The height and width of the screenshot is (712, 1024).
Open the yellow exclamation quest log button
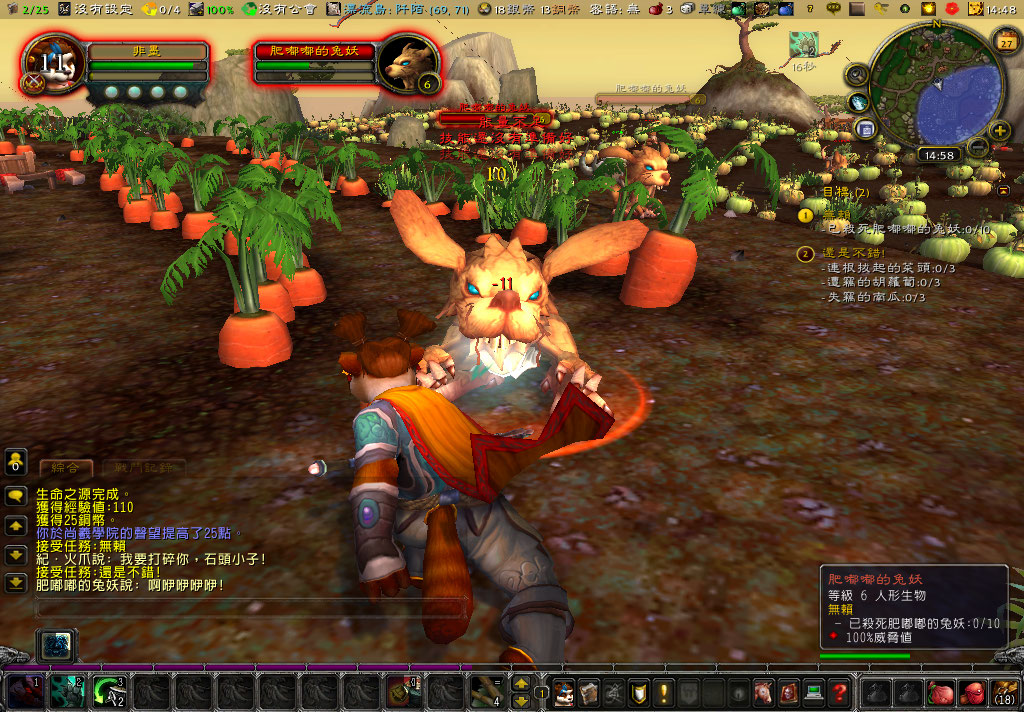tap(663, 691)
